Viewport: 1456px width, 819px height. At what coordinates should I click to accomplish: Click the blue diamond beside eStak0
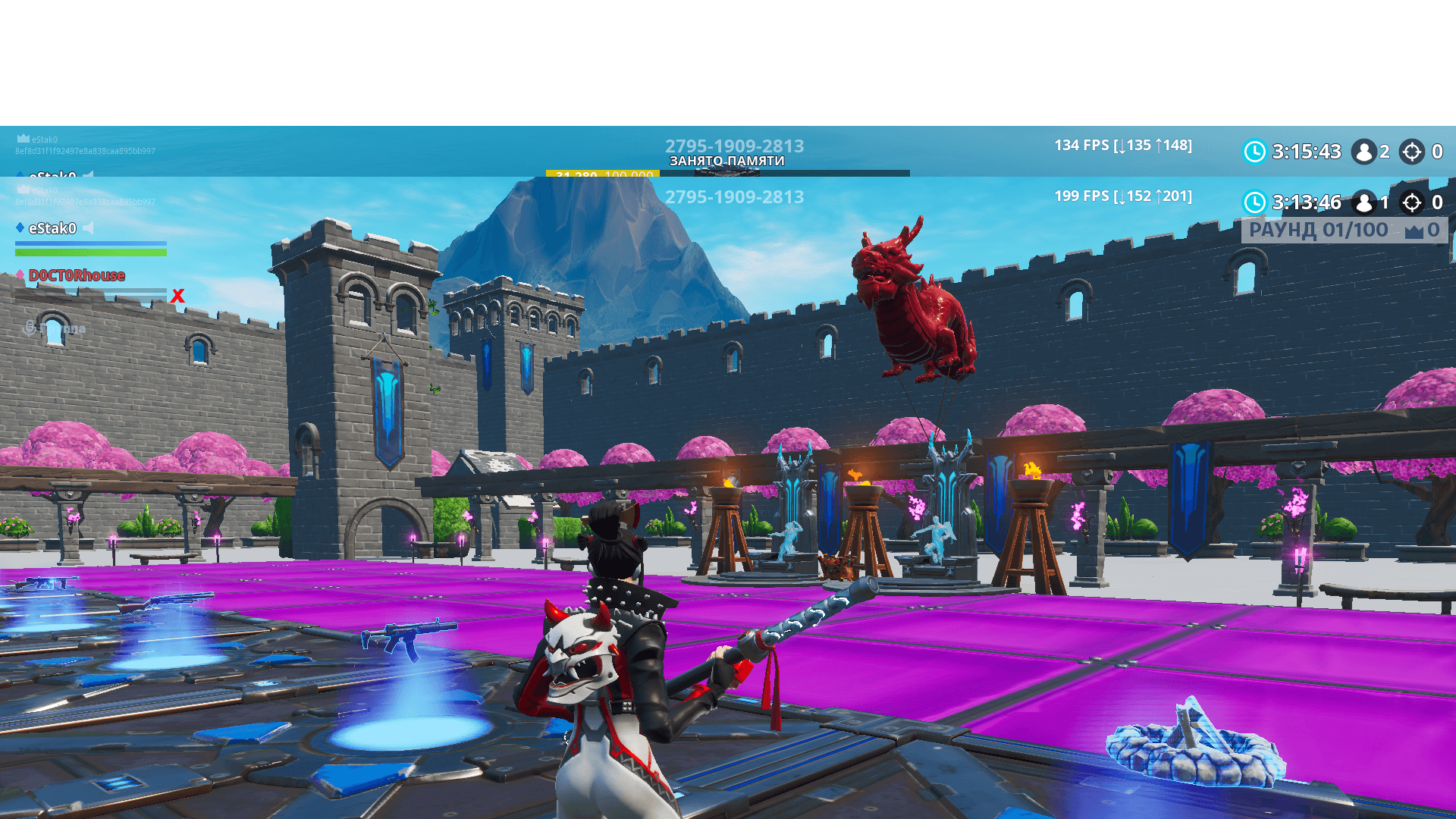[x=20, y=228]
